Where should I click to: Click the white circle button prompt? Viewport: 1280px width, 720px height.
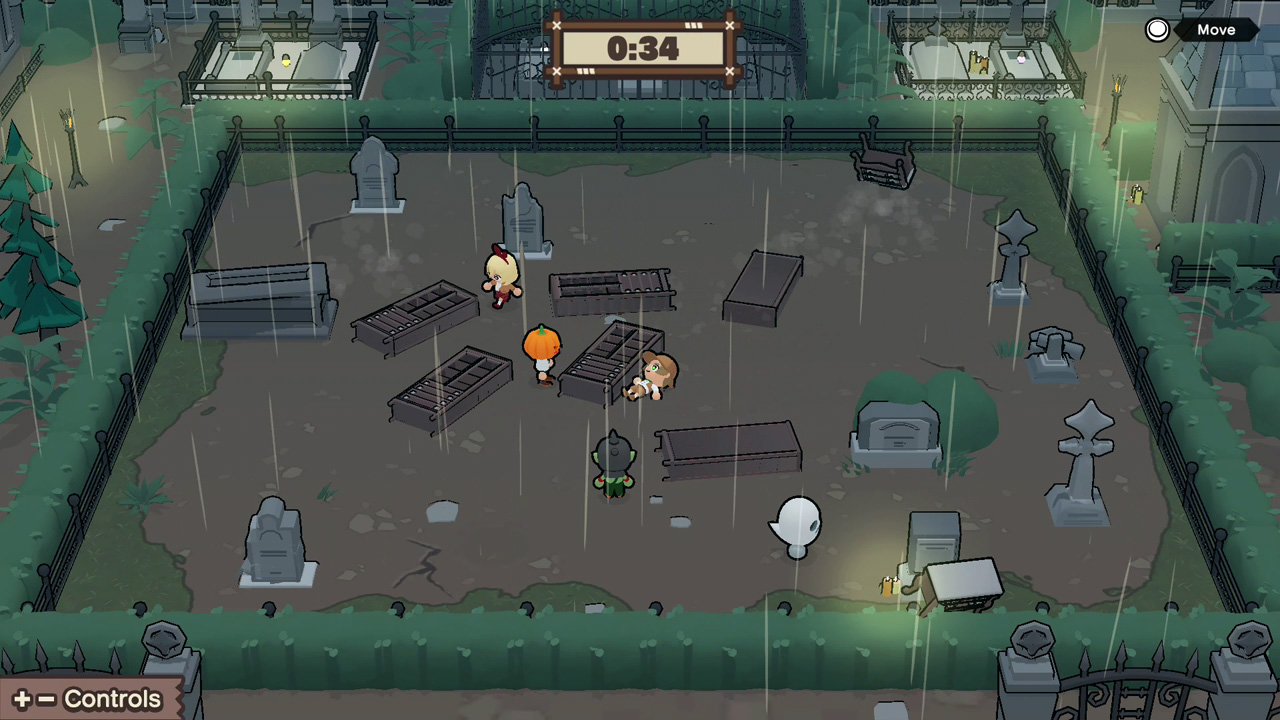click(x=1156, y=29)
